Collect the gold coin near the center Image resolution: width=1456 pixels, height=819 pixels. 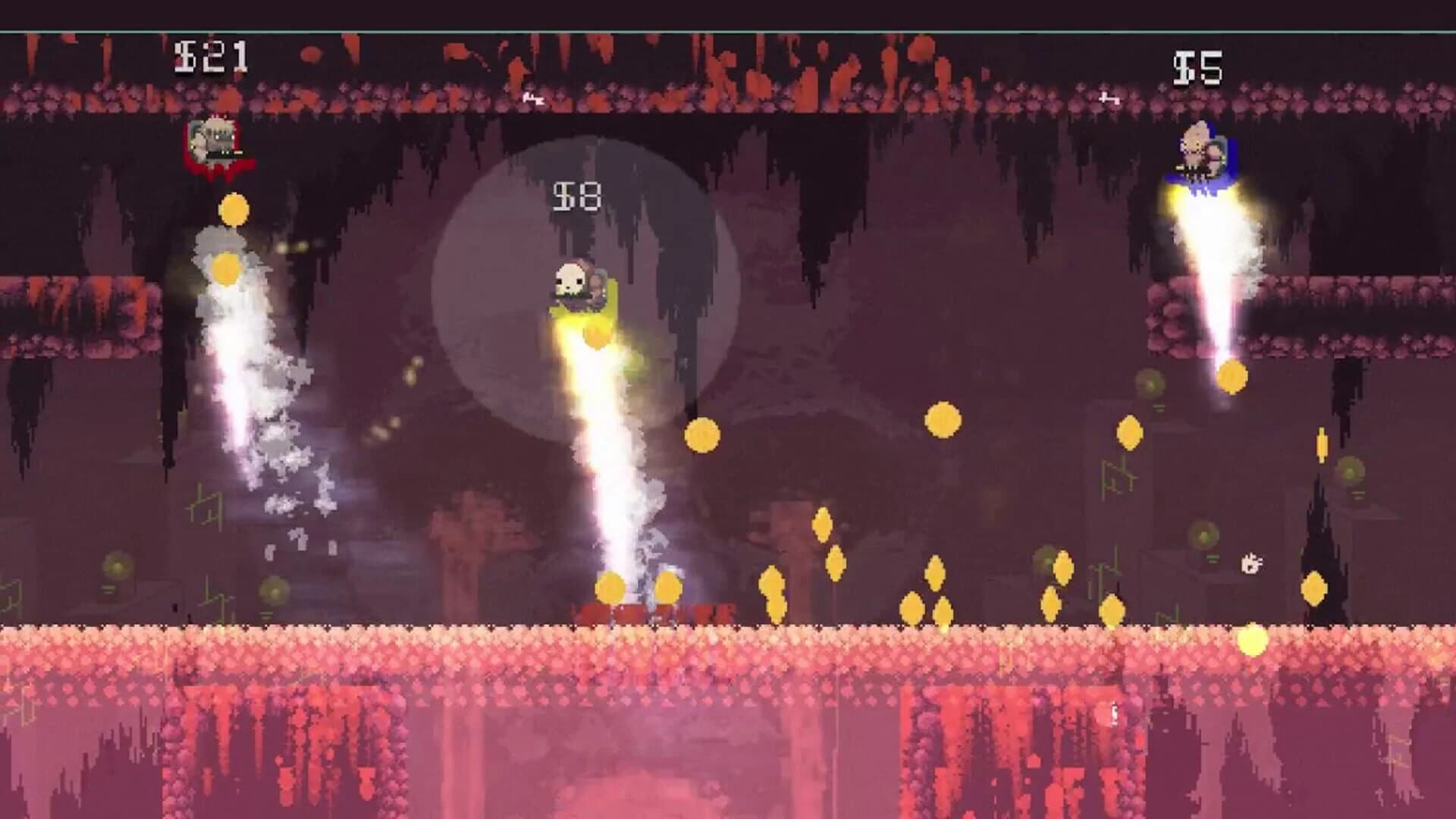coord(704,435)
